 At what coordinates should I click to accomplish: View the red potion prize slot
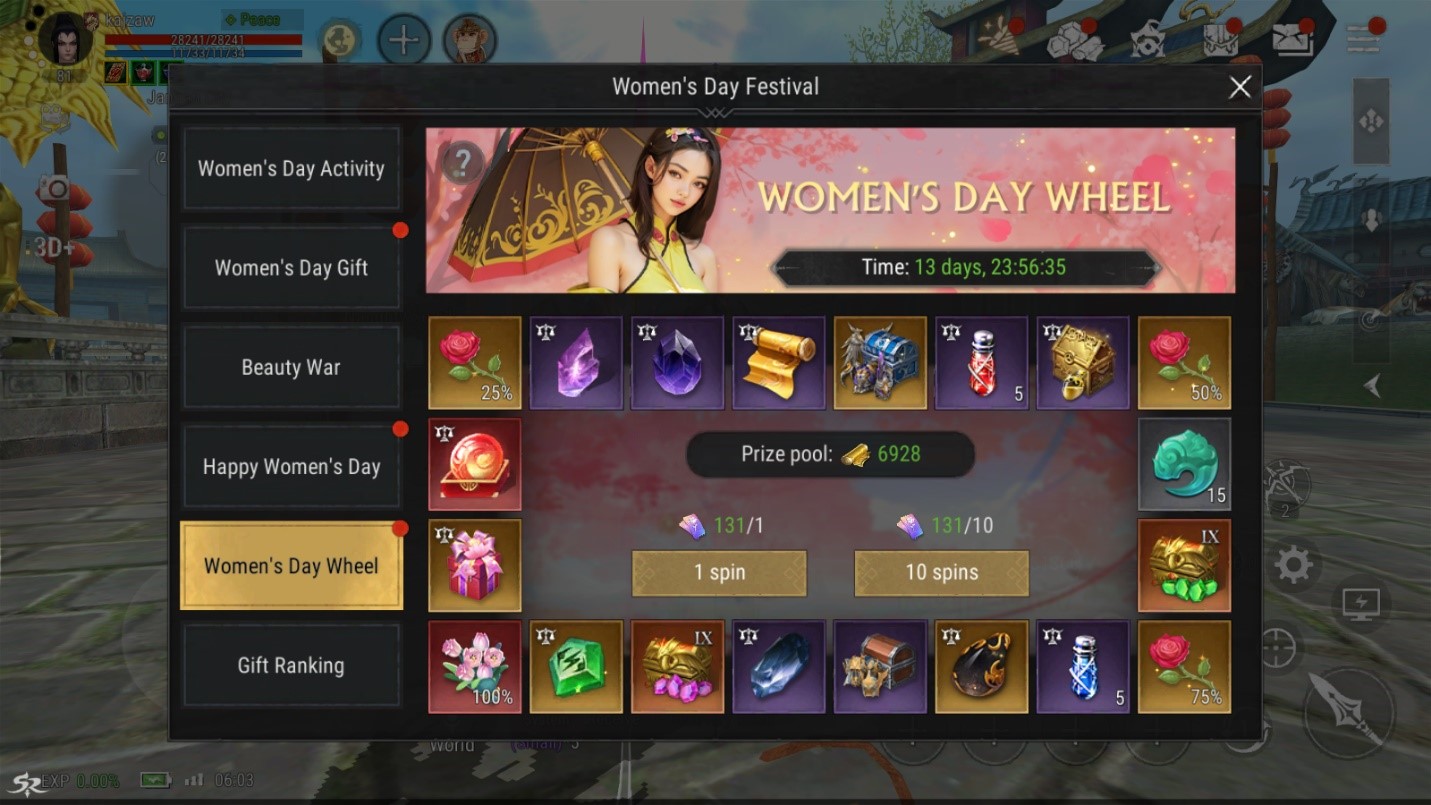pos(981,363)
